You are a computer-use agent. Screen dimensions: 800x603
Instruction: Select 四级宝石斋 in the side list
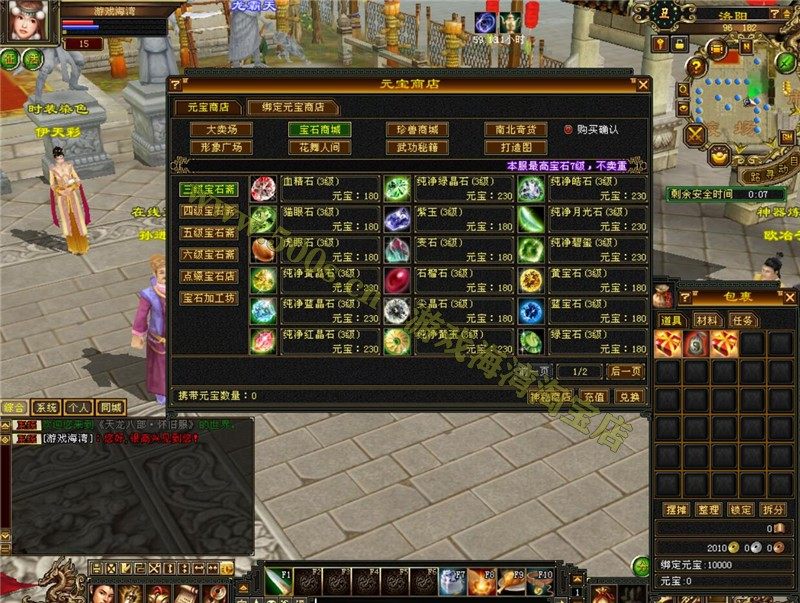pyautogui.click(x=209, y=211)
